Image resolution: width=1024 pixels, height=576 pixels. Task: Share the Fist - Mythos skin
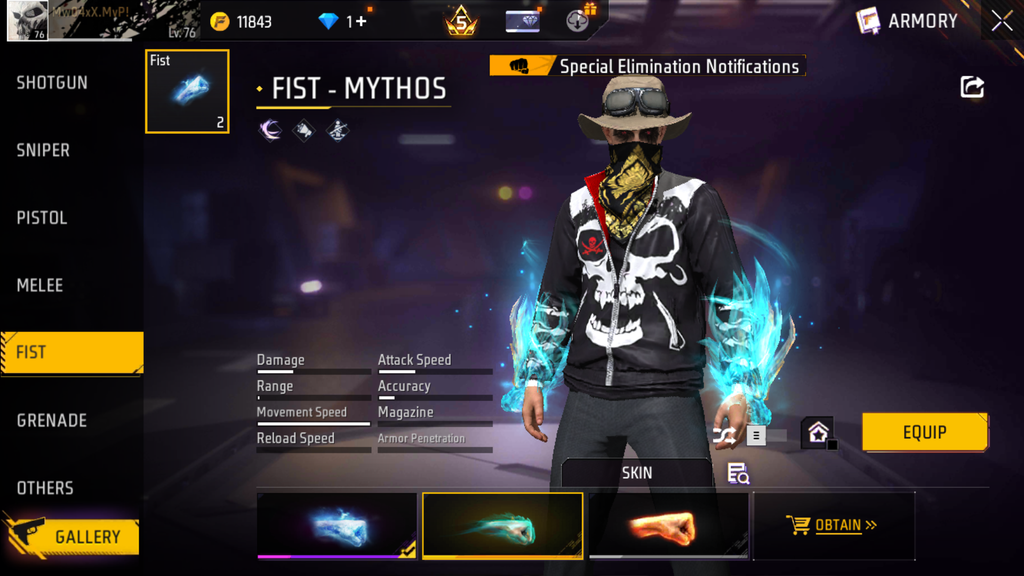[972, 87]
